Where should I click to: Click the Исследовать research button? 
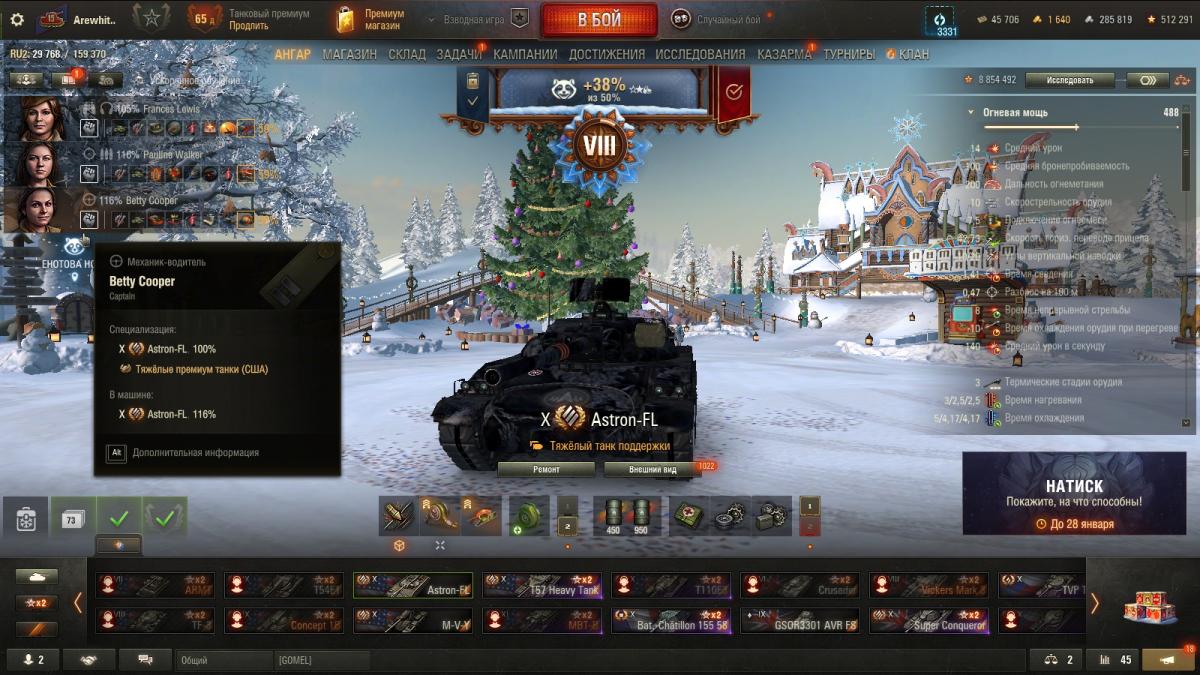point(1071,80)
